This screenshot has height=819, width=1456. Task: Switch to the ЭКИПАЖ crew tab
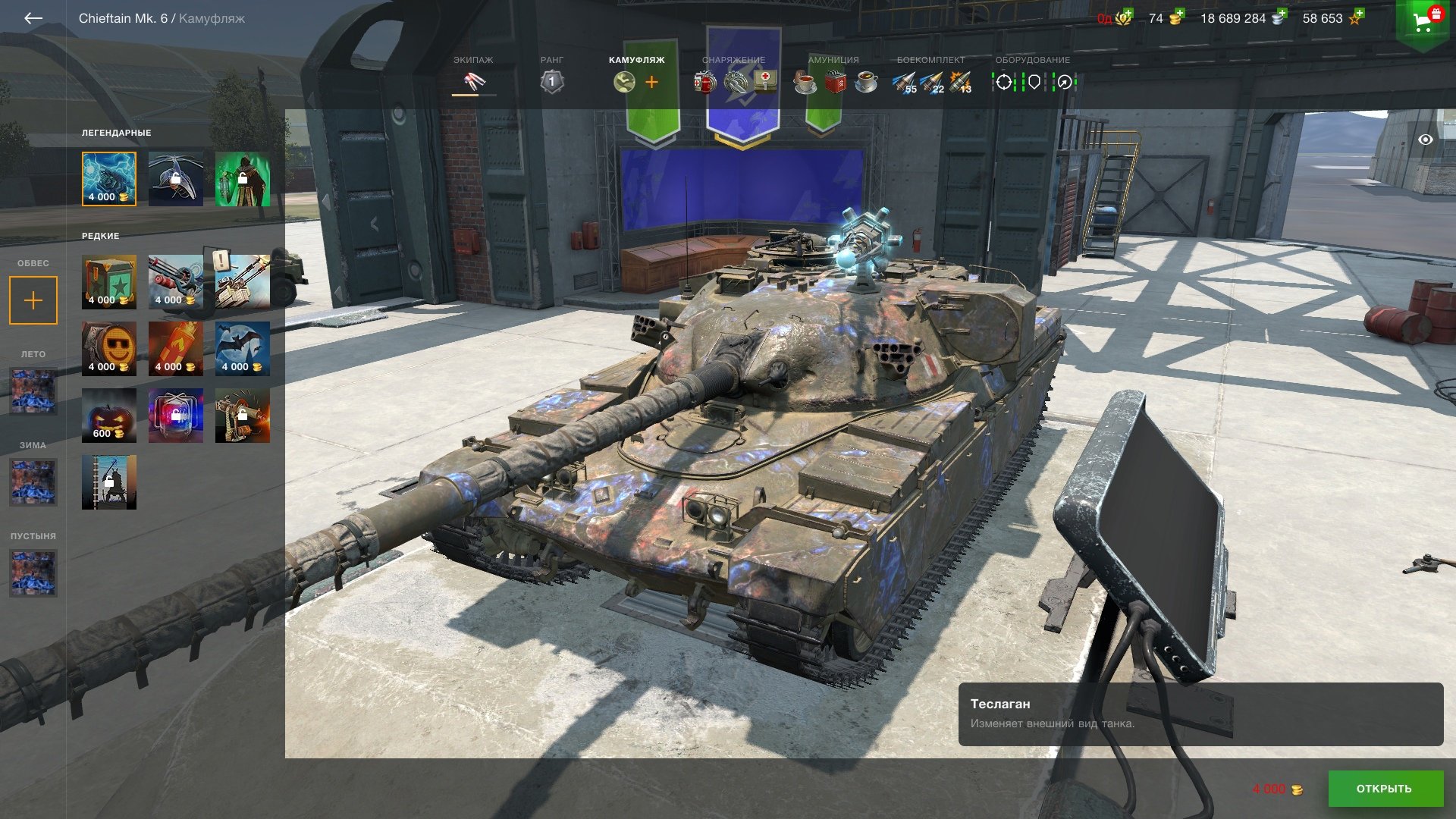[x=473, y=76]
